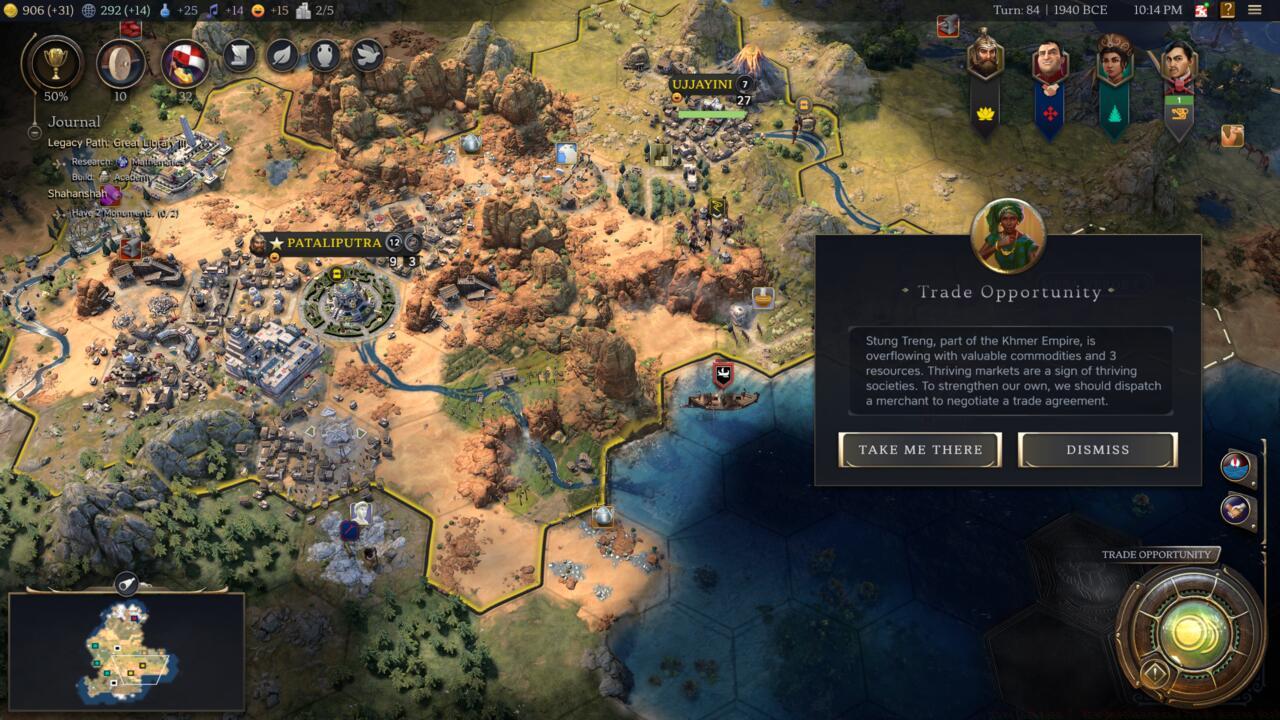Open the tech tree wheel icon
The image size is (1280, 720).
[x=120, y=63]
